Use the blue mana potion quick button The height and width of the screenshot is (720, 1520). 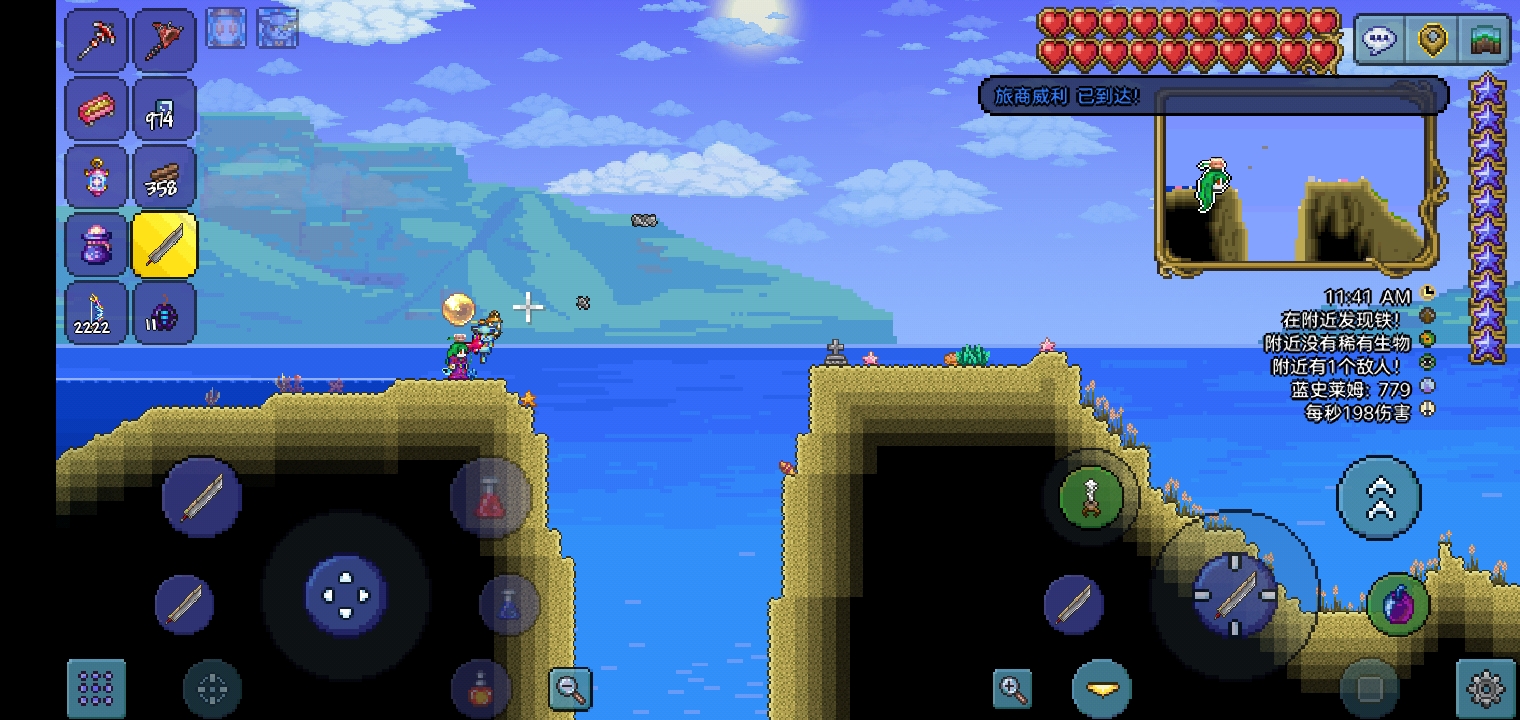click(509, 604)
